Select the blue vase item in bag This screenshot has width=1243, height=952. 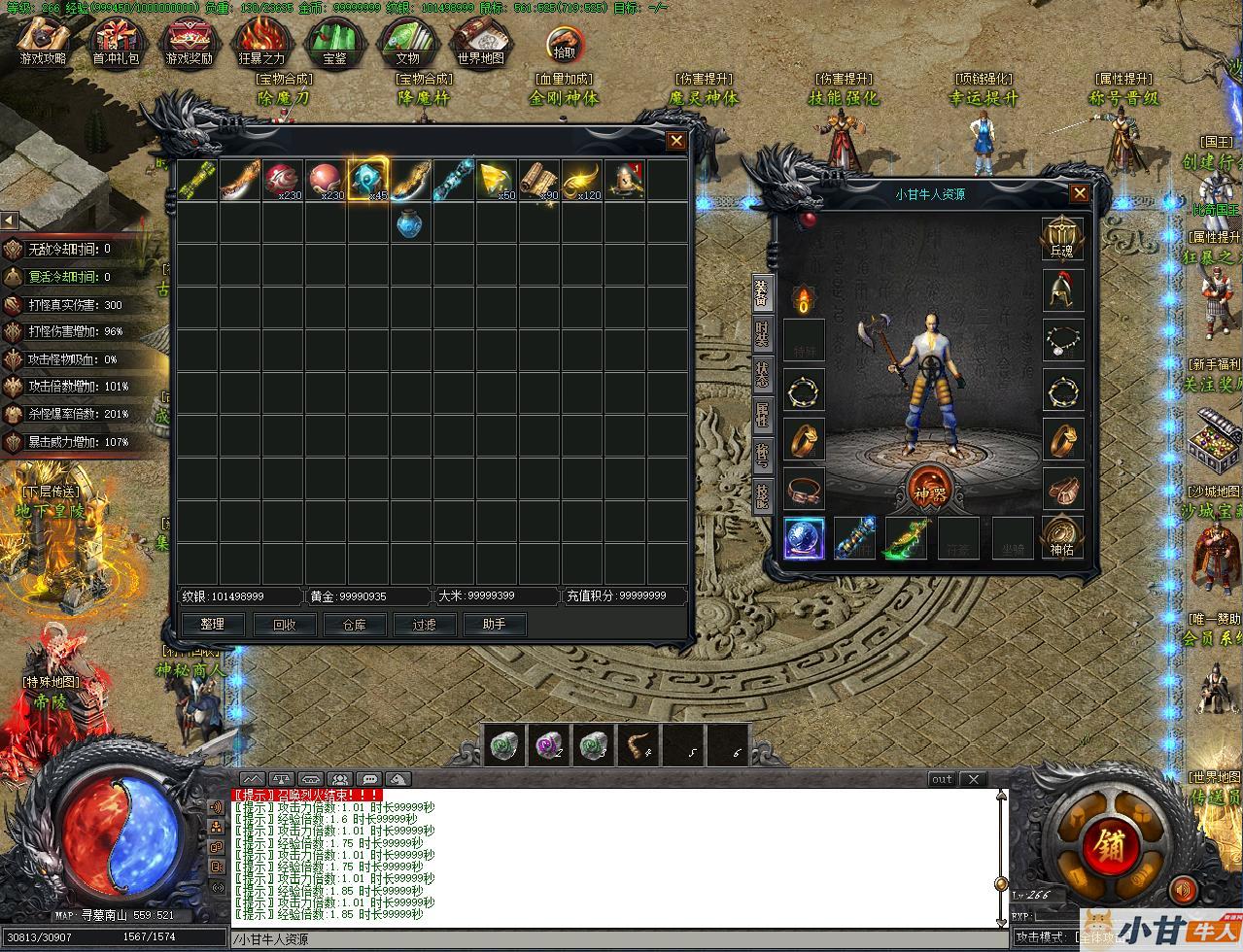[411, 223]
